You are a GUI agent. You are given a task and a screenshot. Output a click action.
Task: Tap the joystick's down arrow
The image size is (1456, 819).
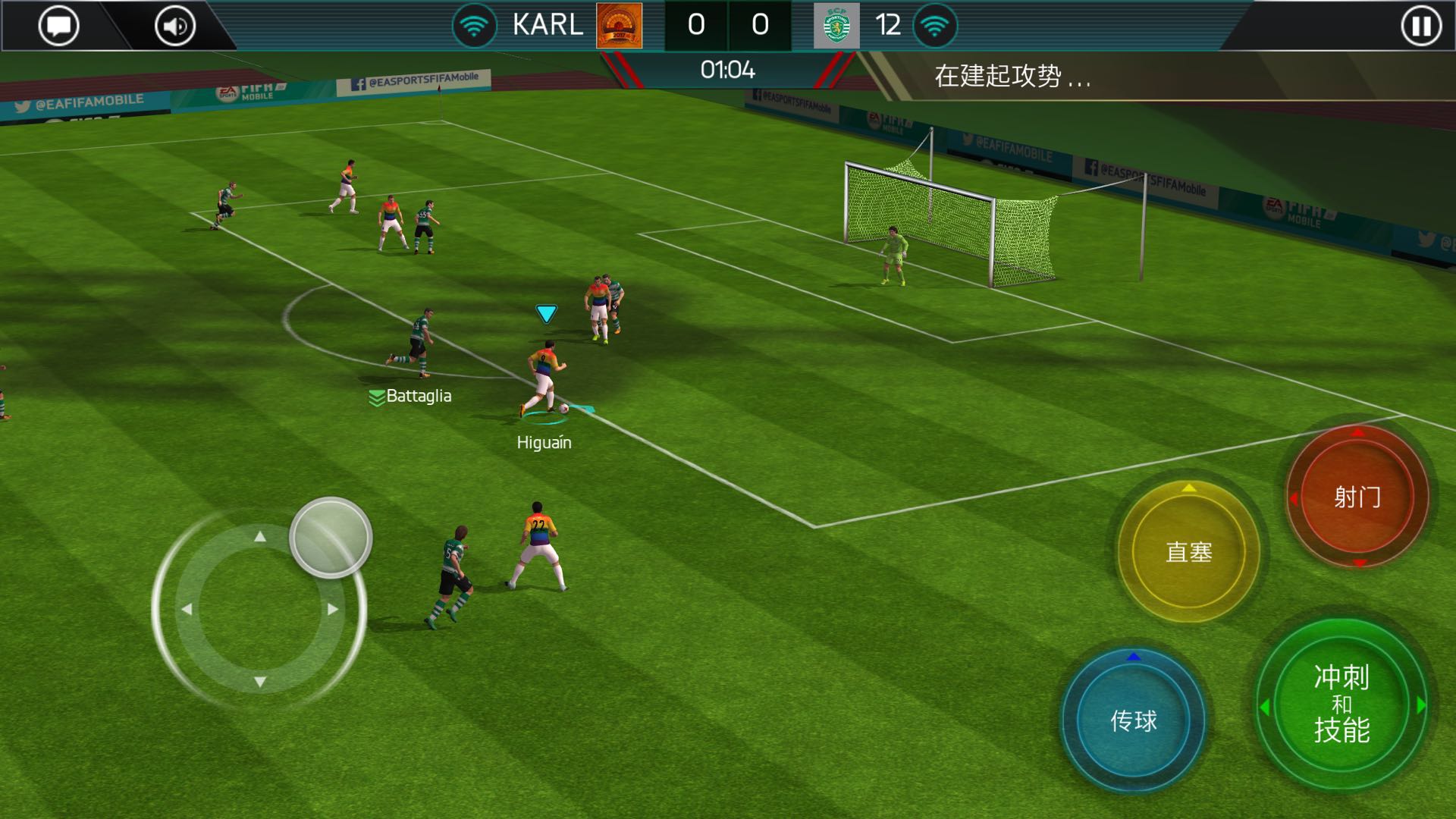(x=260, y=682)
